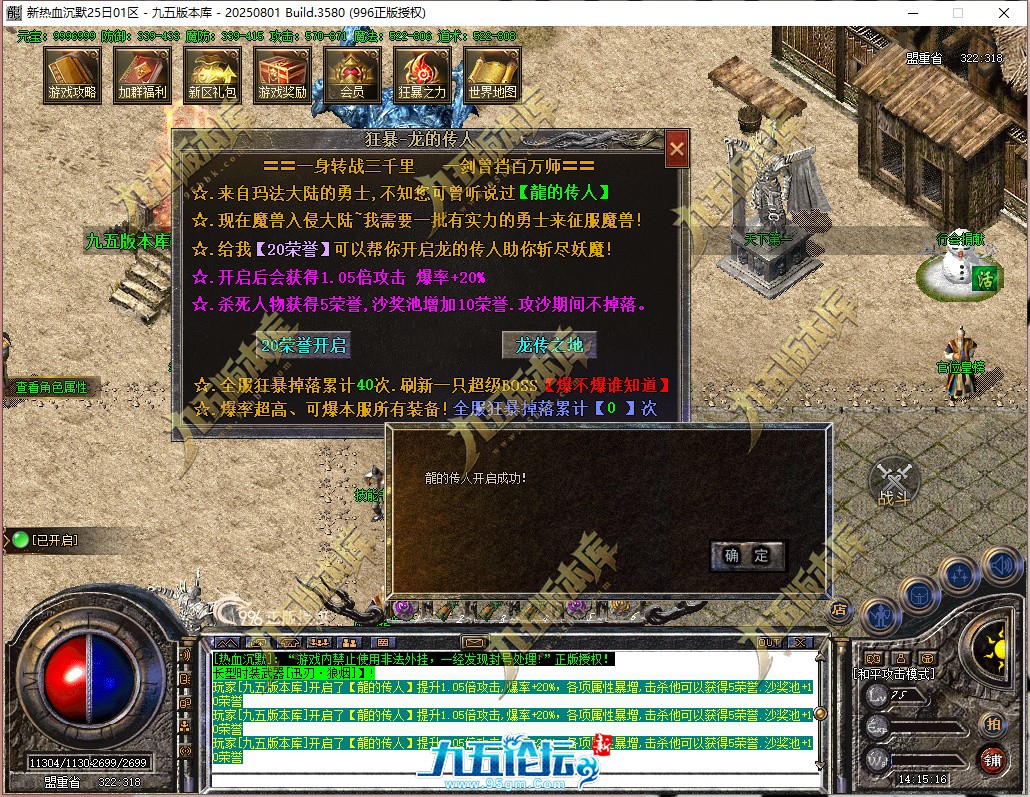Choose the 龙传之地 option
The image size is (1030, 797).
549,346
